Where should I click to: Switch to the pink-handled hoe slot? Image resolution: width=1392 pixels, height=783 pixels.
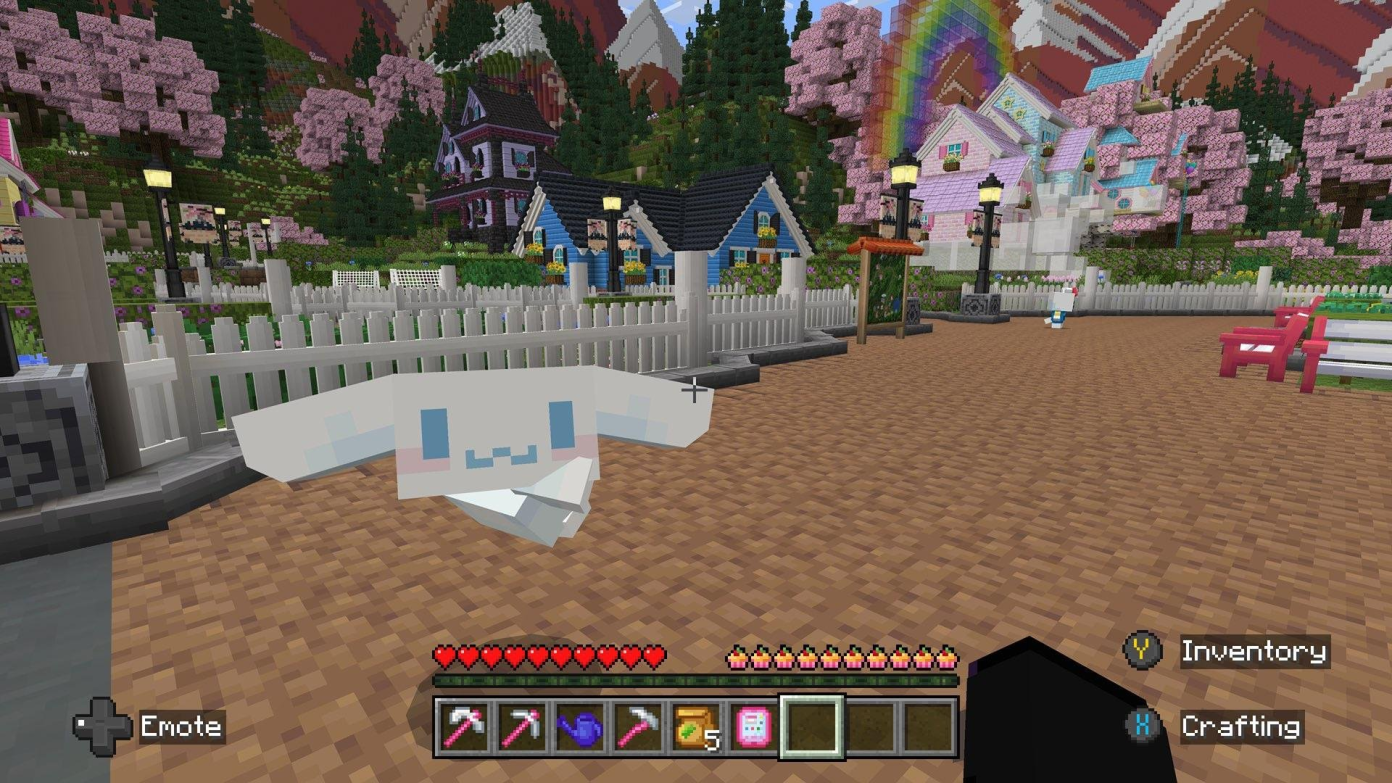point(637,726)
